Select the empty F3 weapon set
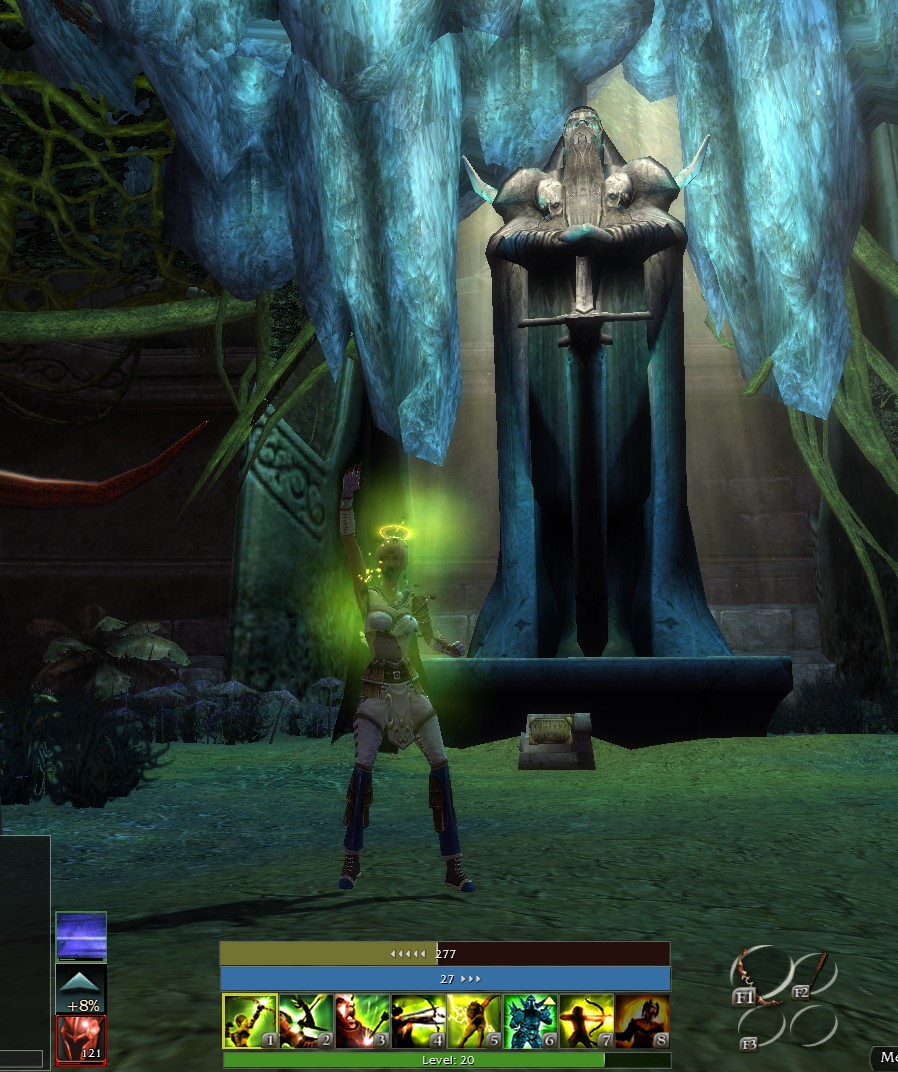Image resolution: width=898 pixels, height=1072 pixels. tap(762, 1027)
